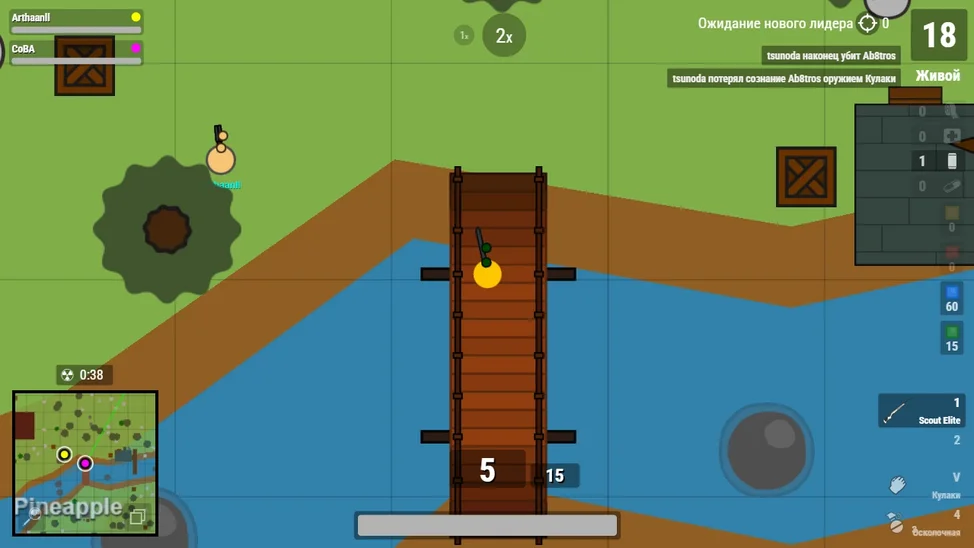Tap the green ammo box showing 15

click(951, 338)
